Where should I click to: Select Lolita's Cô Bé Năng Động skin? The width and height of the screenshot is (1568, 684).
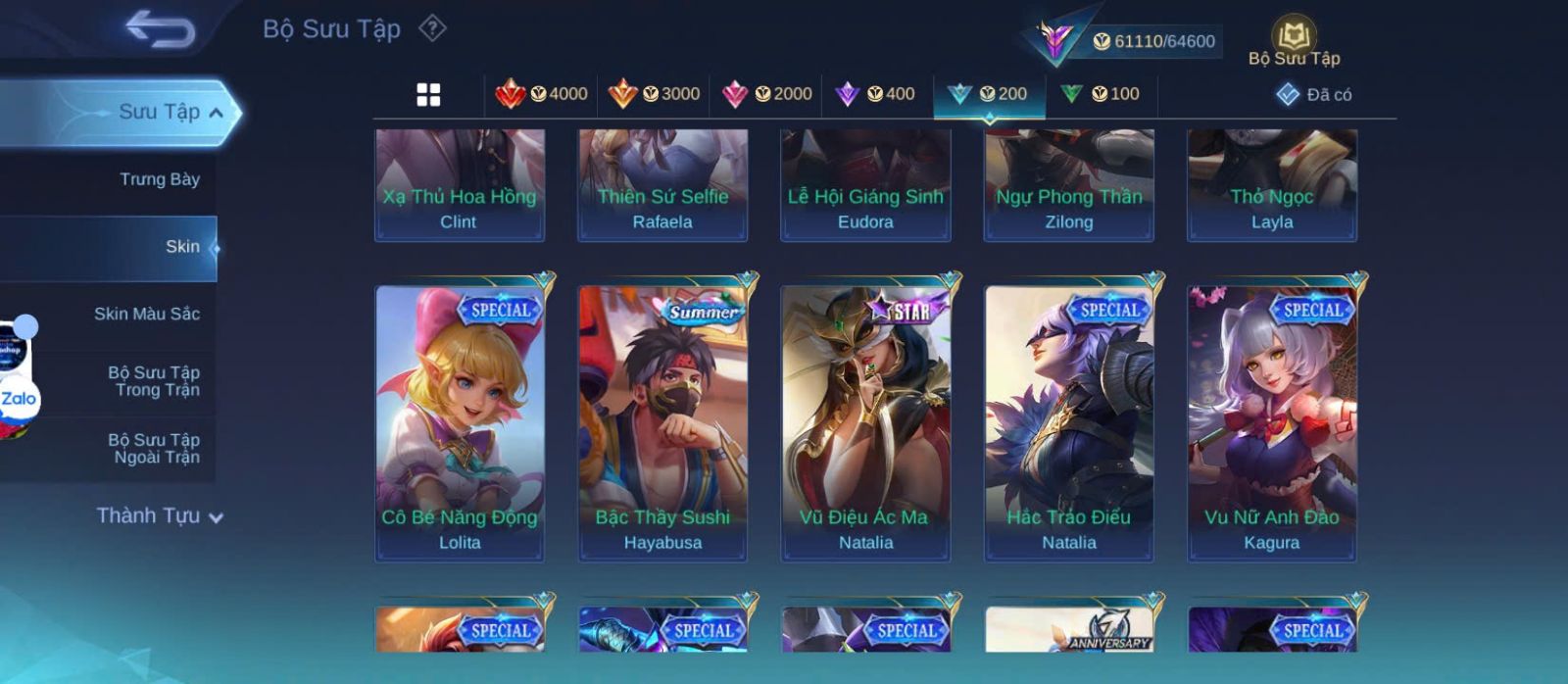(x=460, y=422)
